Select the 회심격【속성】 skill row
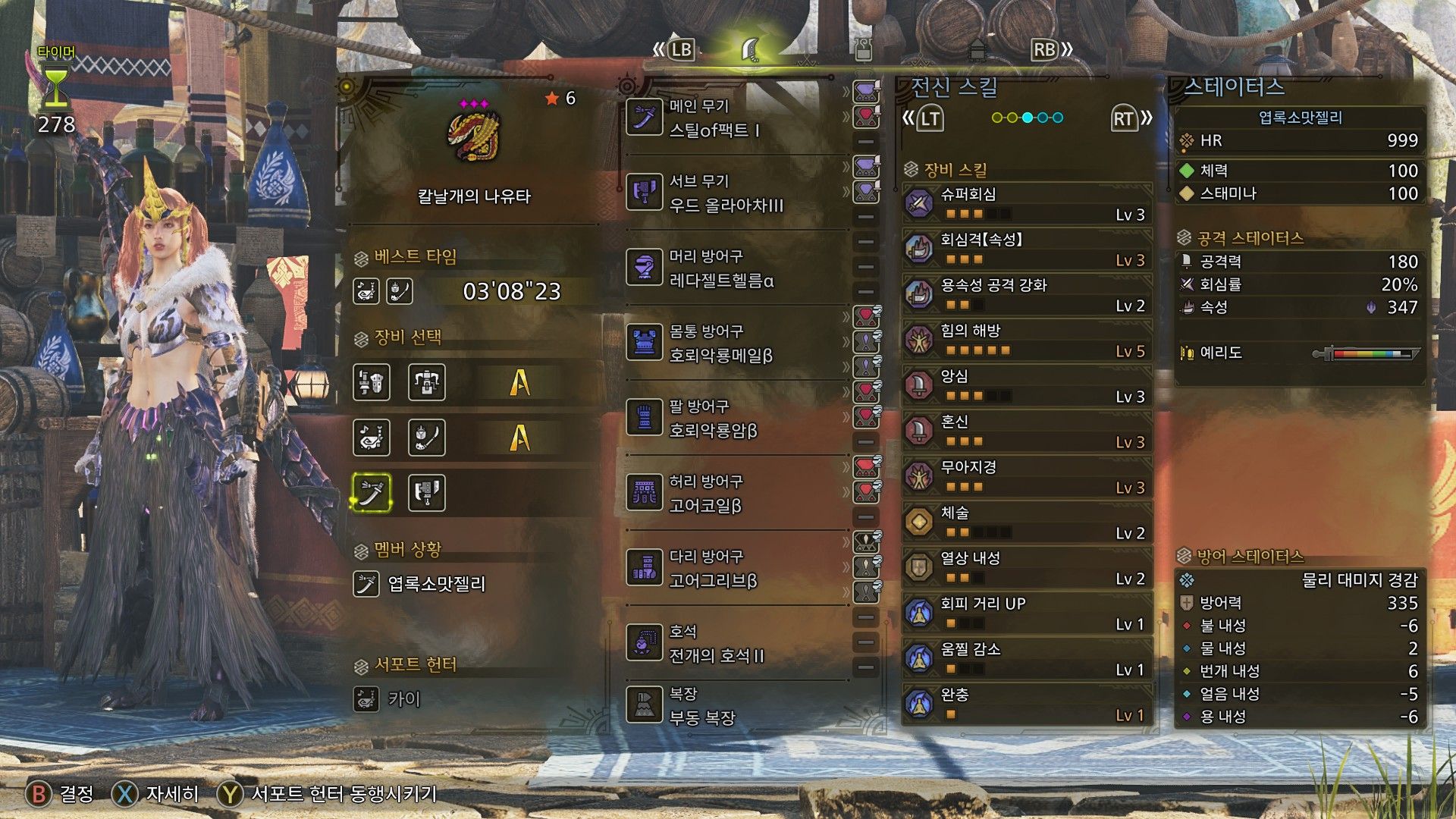The image size is (1456, 819). (1028, 250)
